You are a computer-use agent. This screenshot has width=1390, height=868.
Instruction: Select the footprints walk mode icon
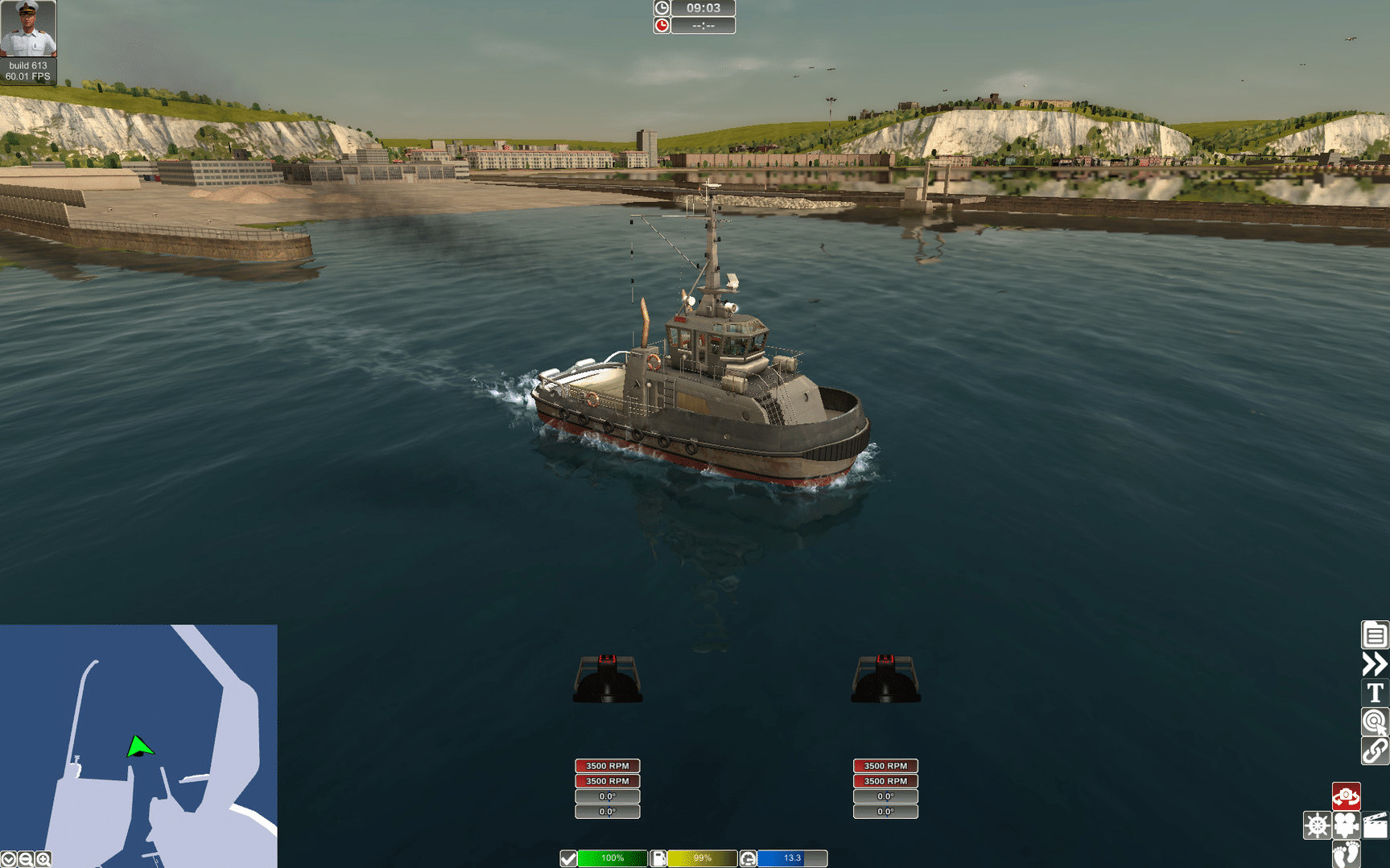[1346, 854]
